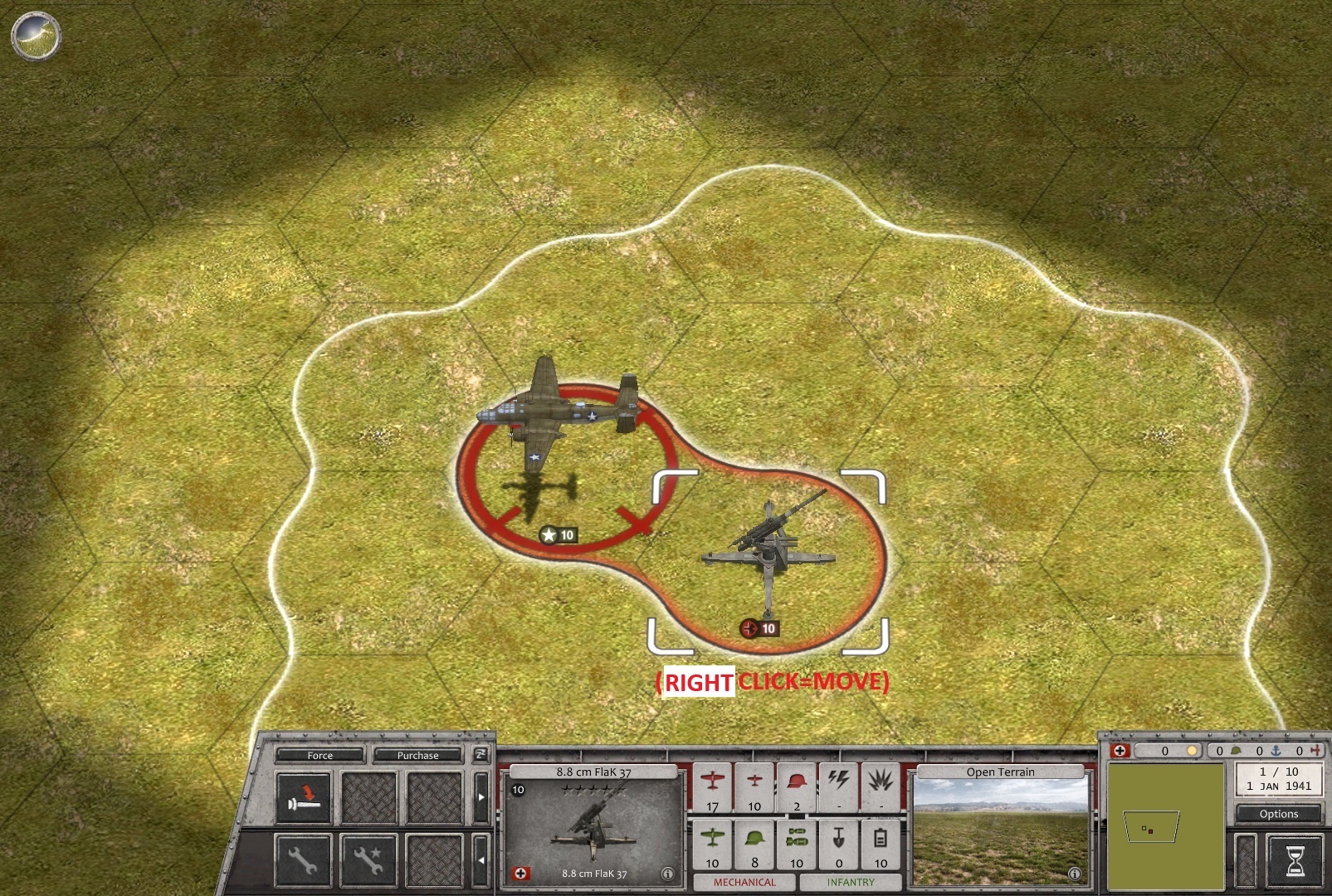The width and height of the screenshot is (1332, 896).
Task: Expand the unit action bar with right arrow
Action: click(482, 796)
